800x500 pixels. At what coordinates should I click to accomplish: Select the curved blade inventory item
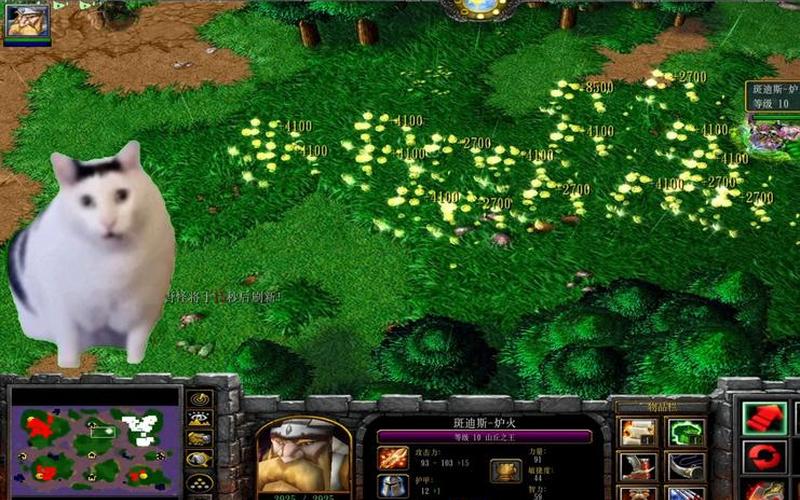[x=686, y=466]
